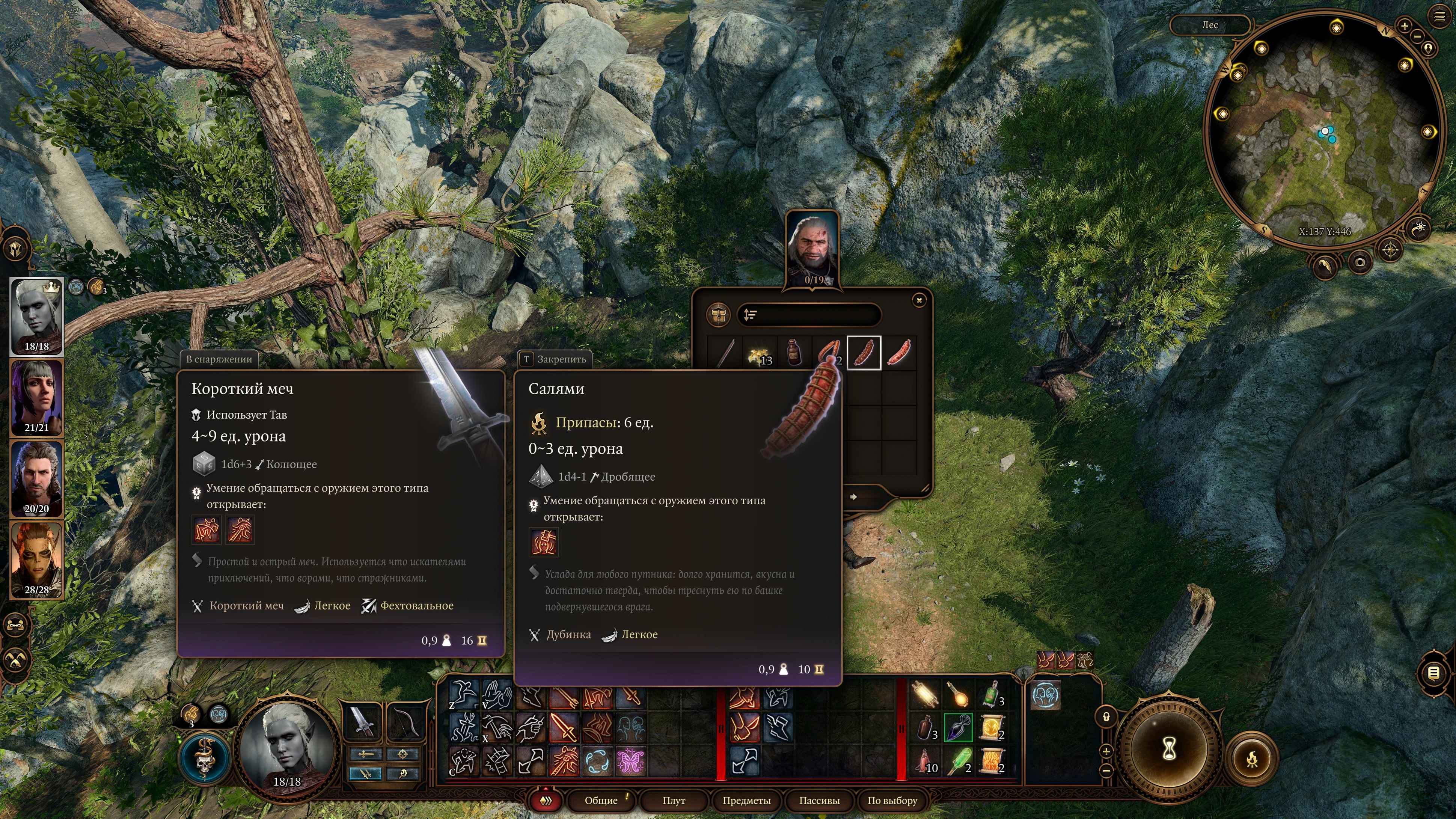Zoom out the minimap
Image resolution: width=1456 pixels, height=819 pixels.
tap(1417, 36)
